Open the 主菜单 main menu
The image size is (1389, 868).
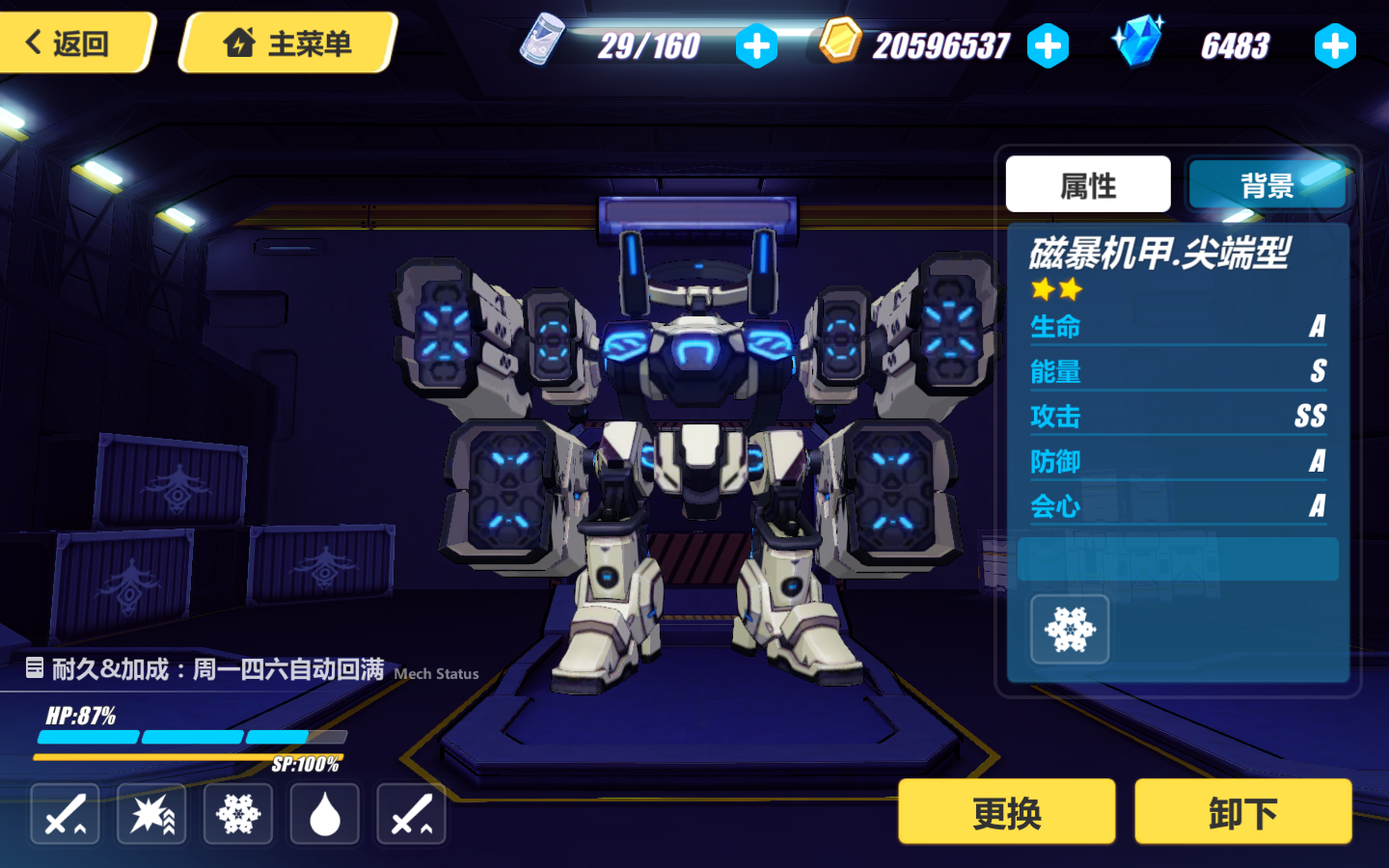[x=286, y=42]
